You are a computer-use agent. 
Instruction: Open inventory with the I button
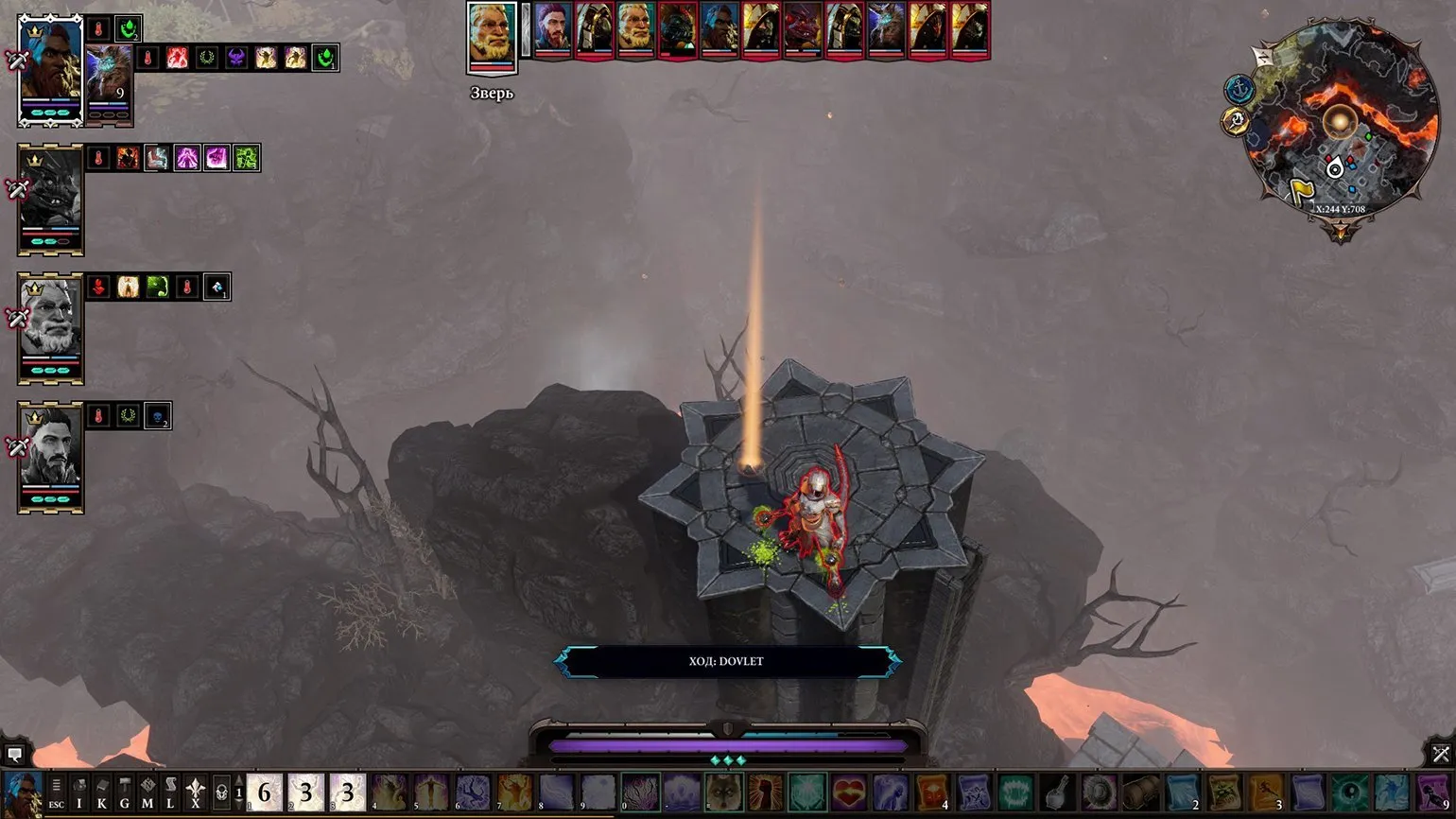79,793
